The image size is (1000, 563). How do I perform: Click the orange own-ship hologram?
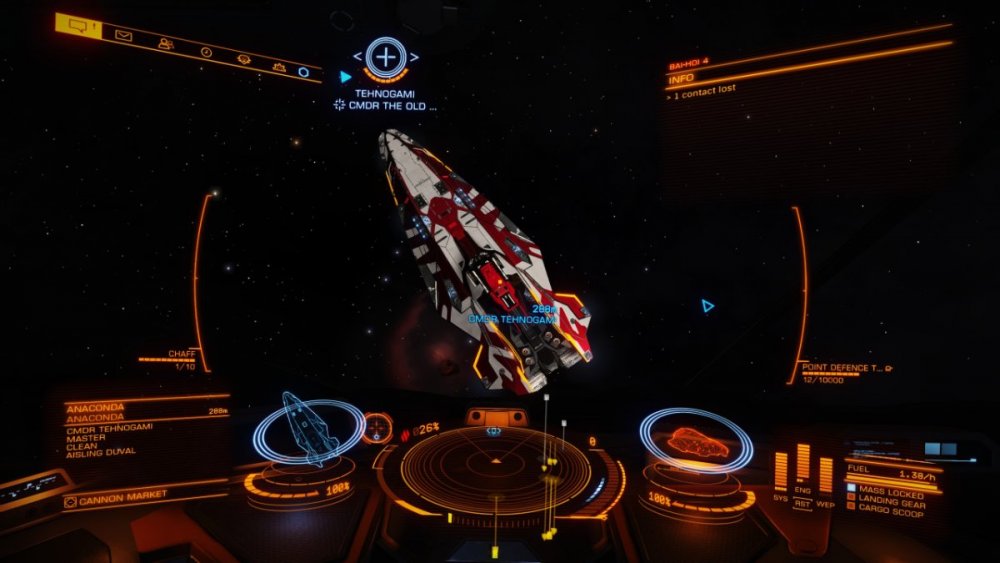pos(696,441)
